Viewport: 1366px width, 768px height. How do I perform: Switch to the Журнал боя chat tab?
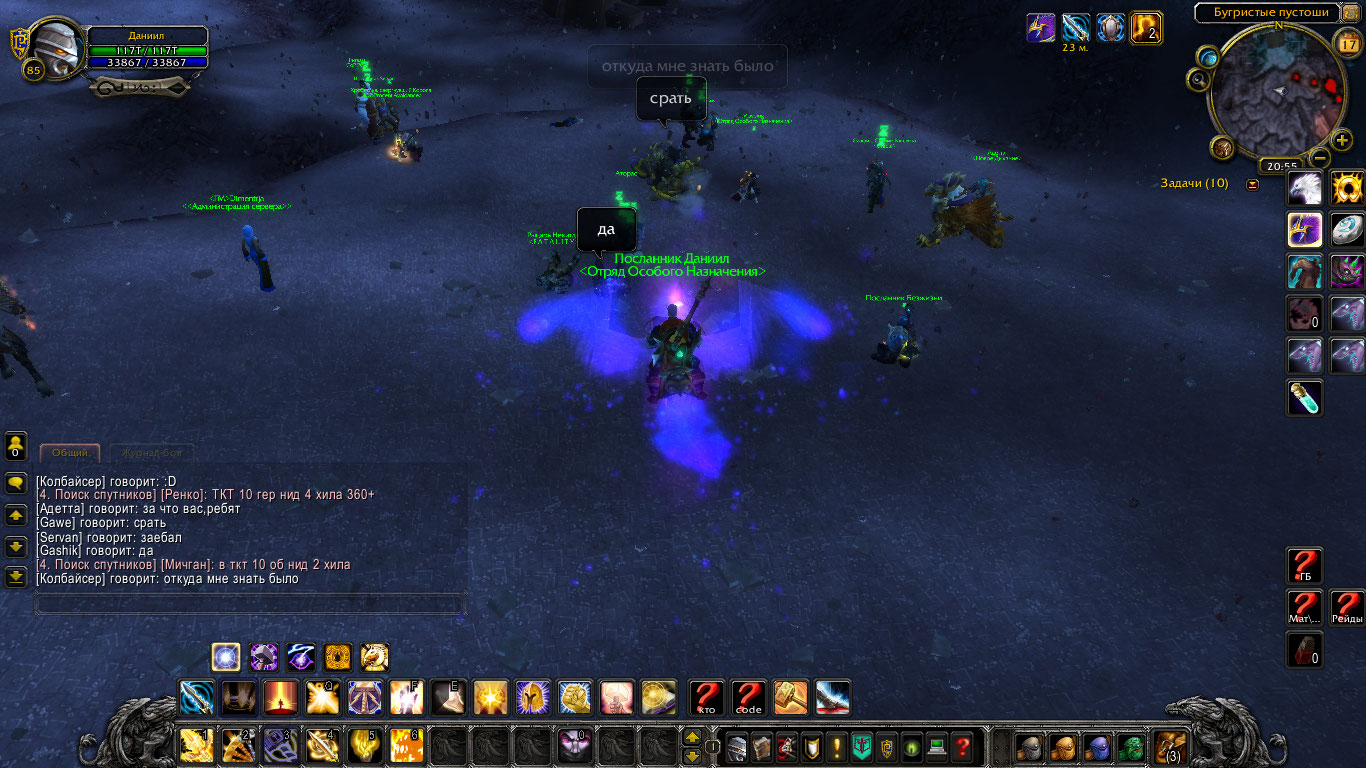(152, 453)
